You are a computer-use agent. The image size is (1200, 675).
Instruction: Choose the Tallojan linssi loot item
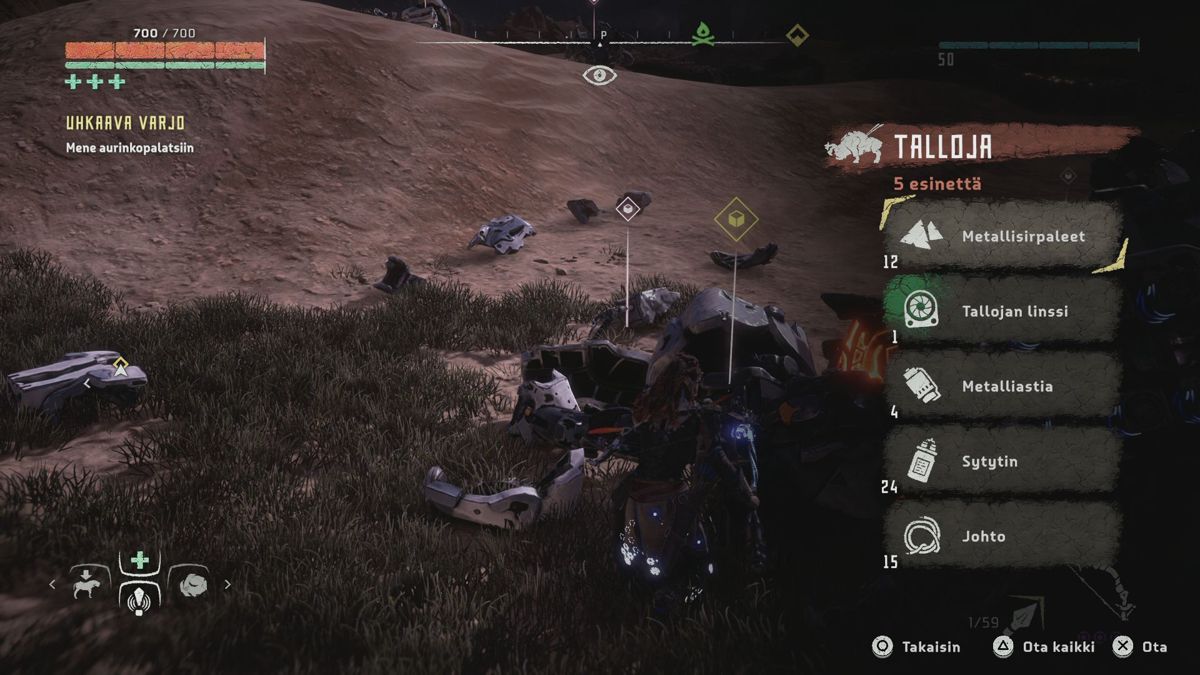point(1003,311)
